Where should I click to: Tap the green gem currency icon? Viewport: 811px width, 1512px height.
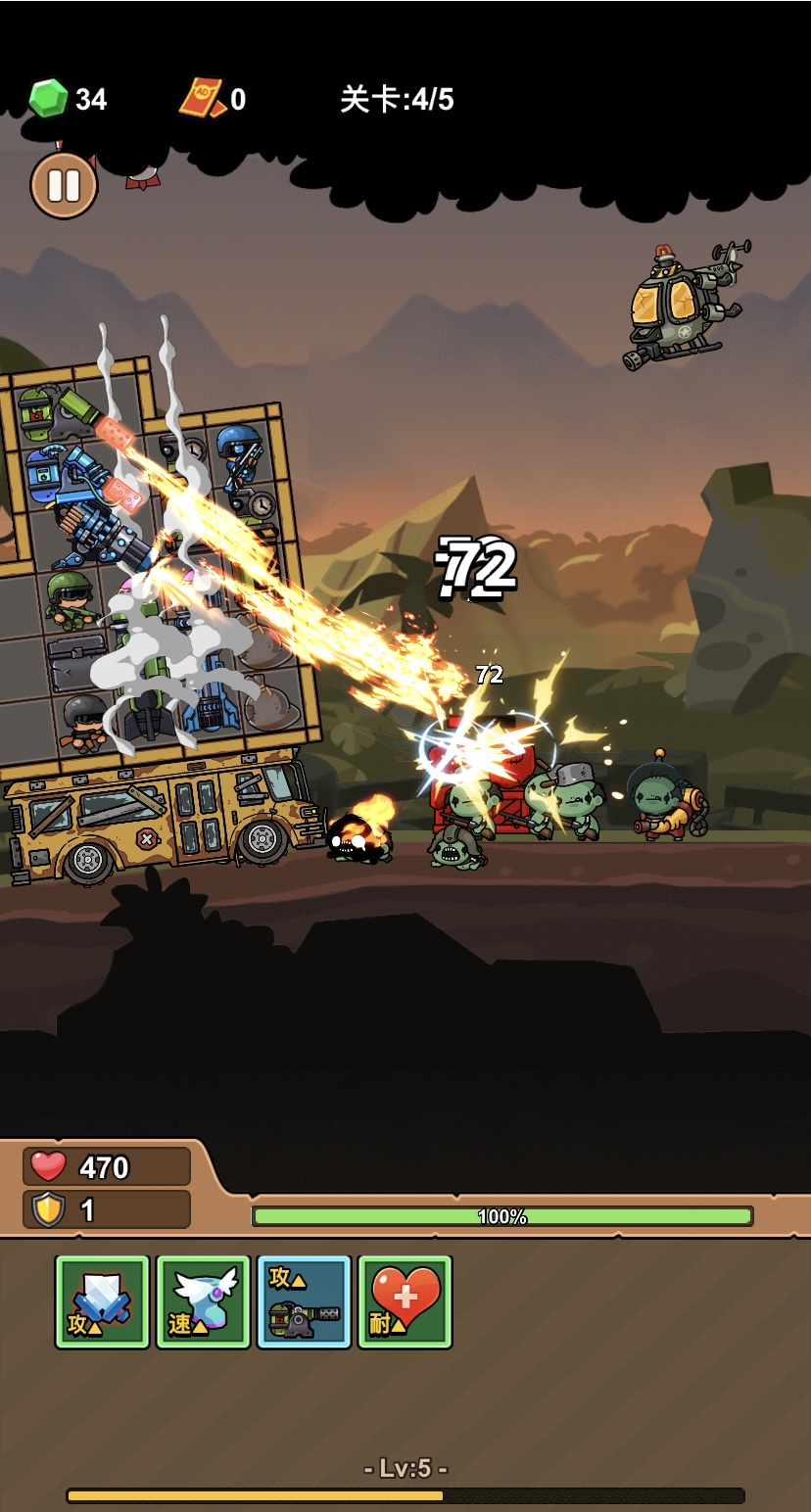click(48, 99)
